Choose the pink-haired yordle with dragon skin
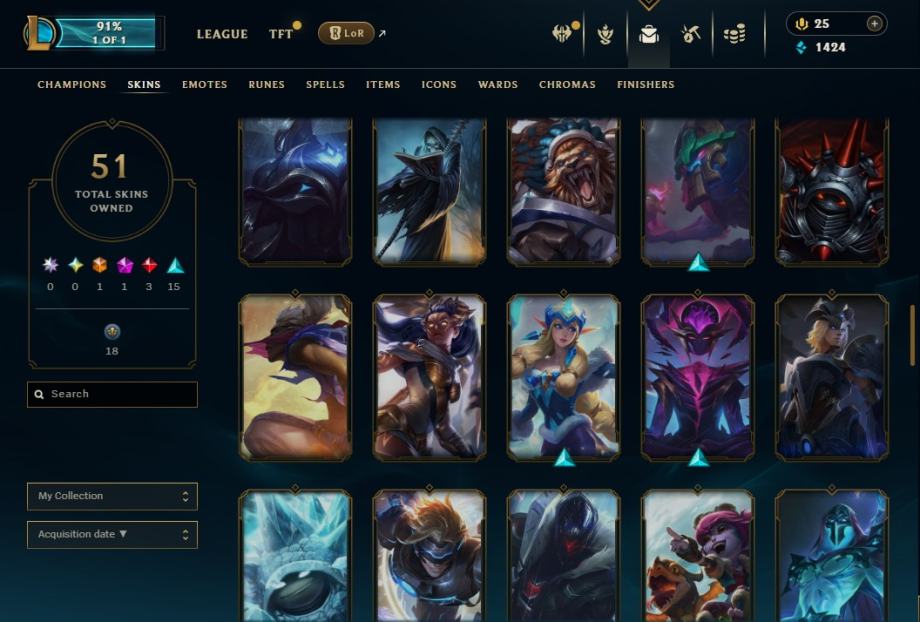The image size is (920, 622). coord(697,555)
